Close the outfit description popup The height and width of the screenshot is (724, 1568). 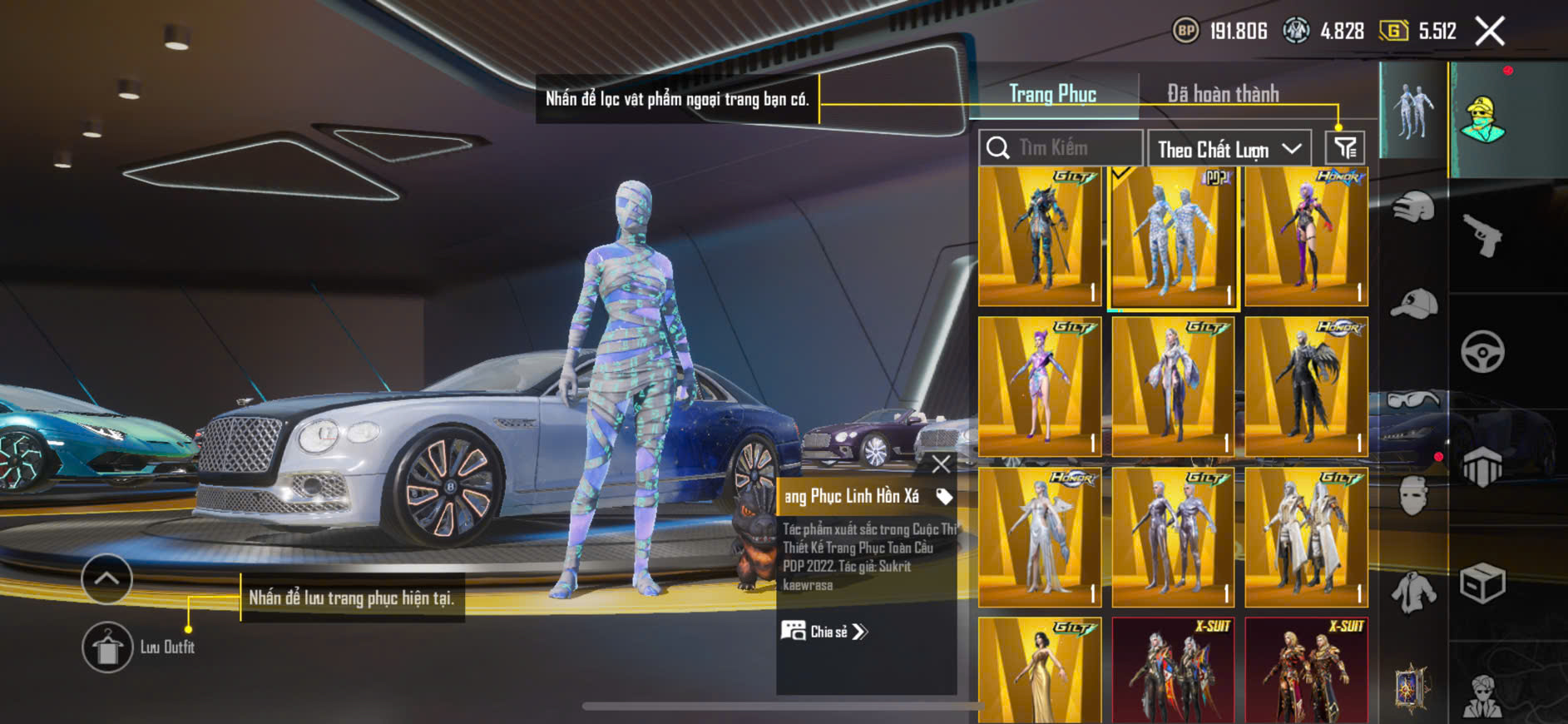941,464
